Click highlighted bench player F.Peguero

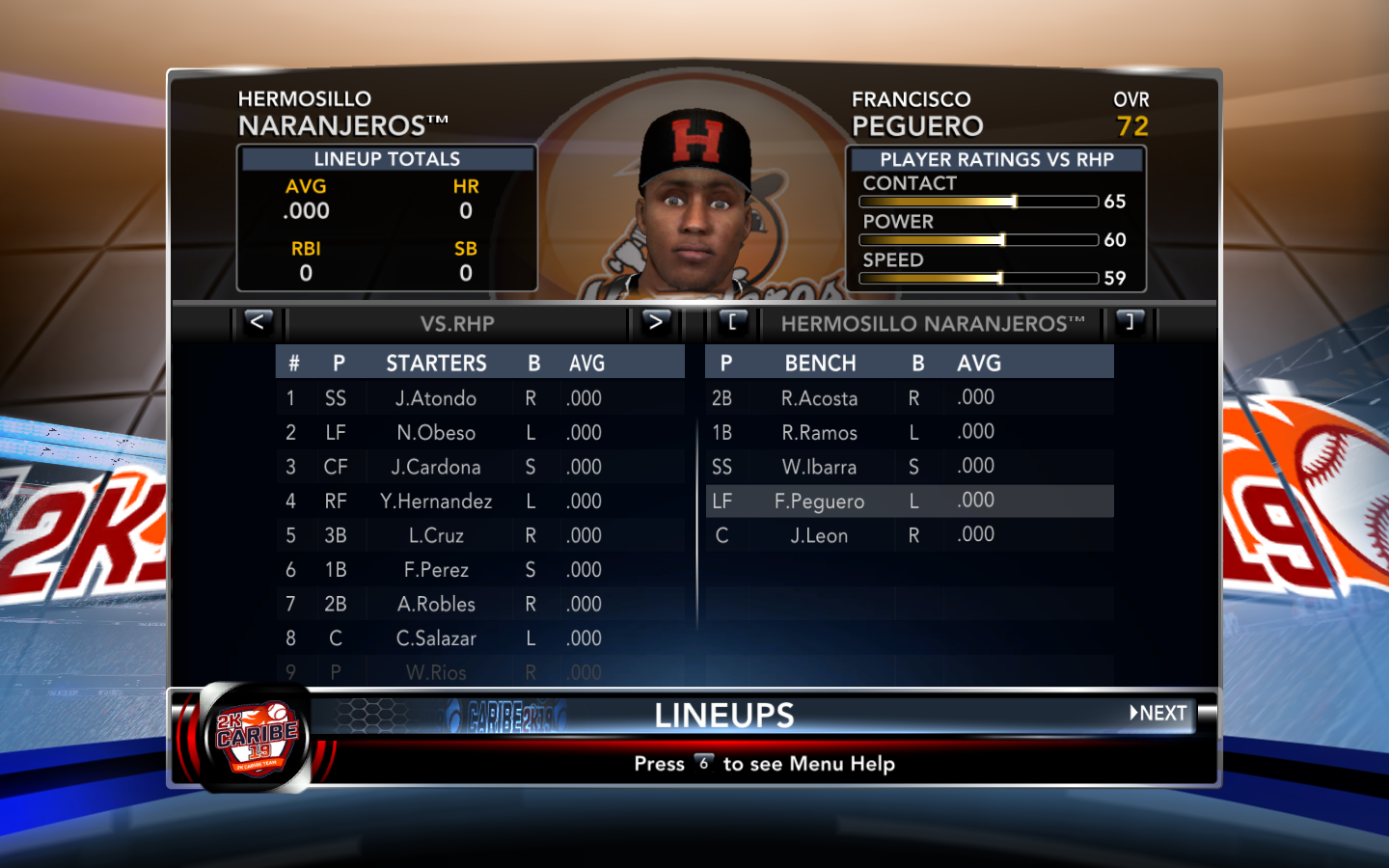coord(819,502)
